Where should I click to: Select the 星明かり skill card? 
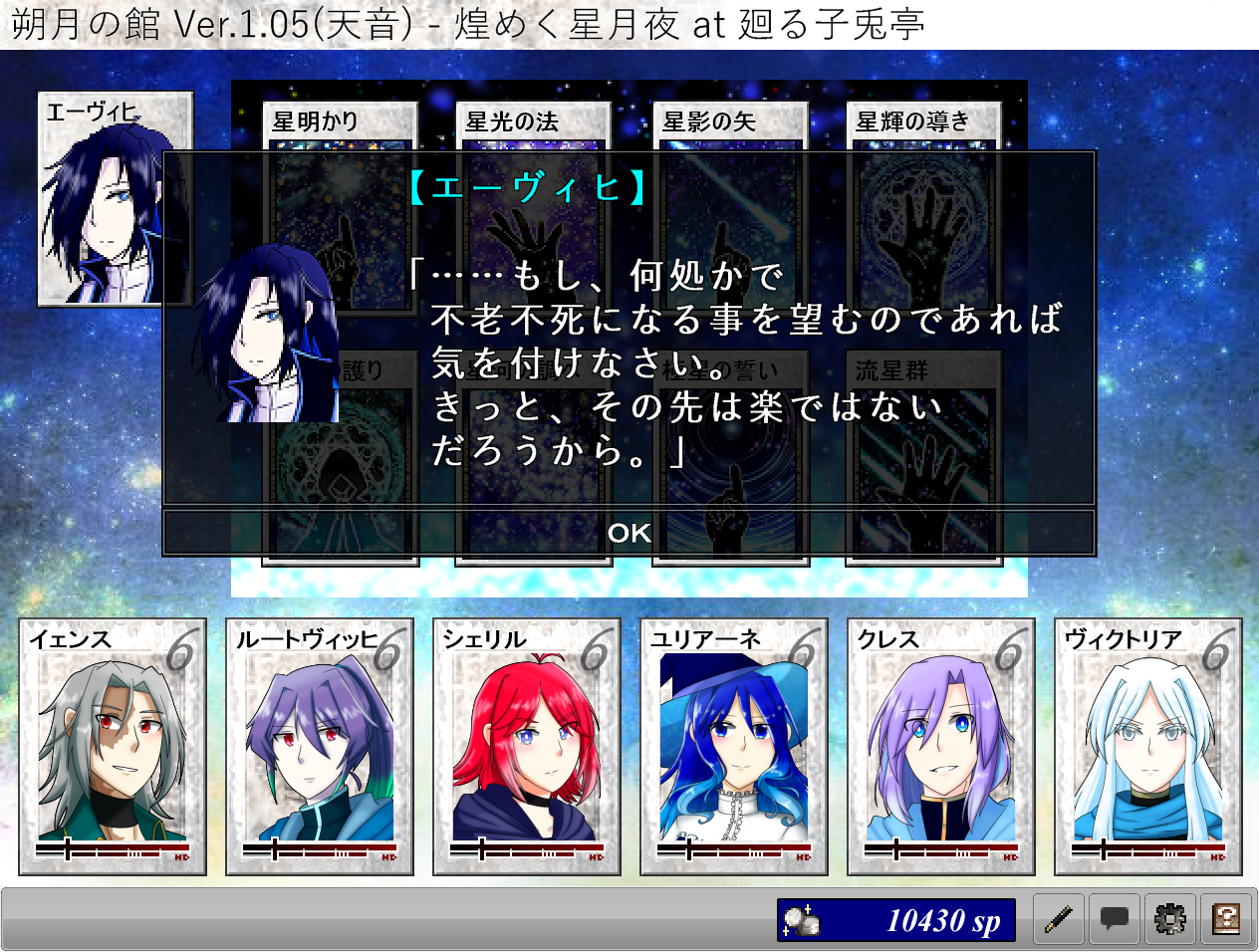(339, 123)
